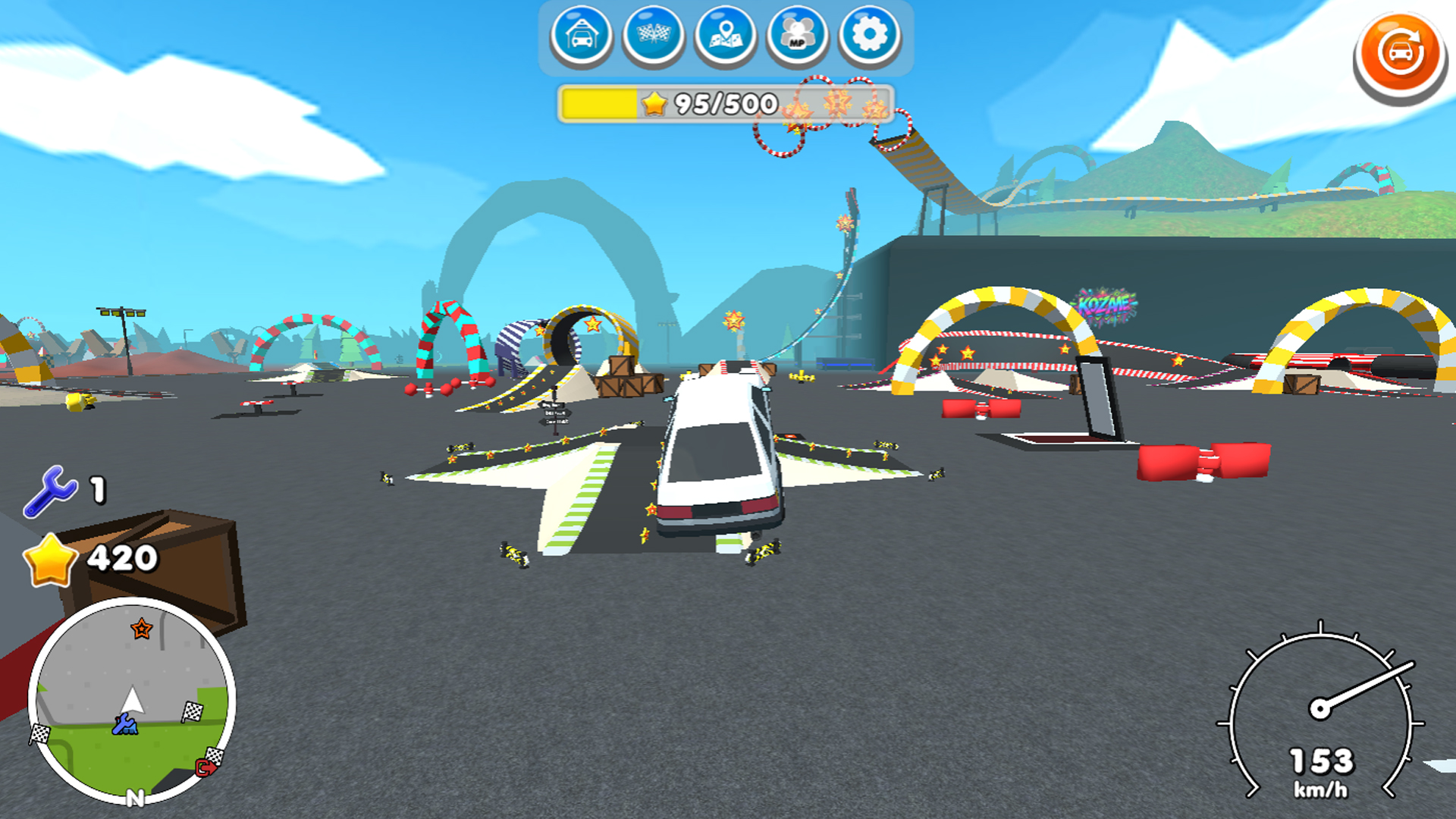Click the 420 star total
The height and width of the screenshot is (819, 1456).
point(121,560)
